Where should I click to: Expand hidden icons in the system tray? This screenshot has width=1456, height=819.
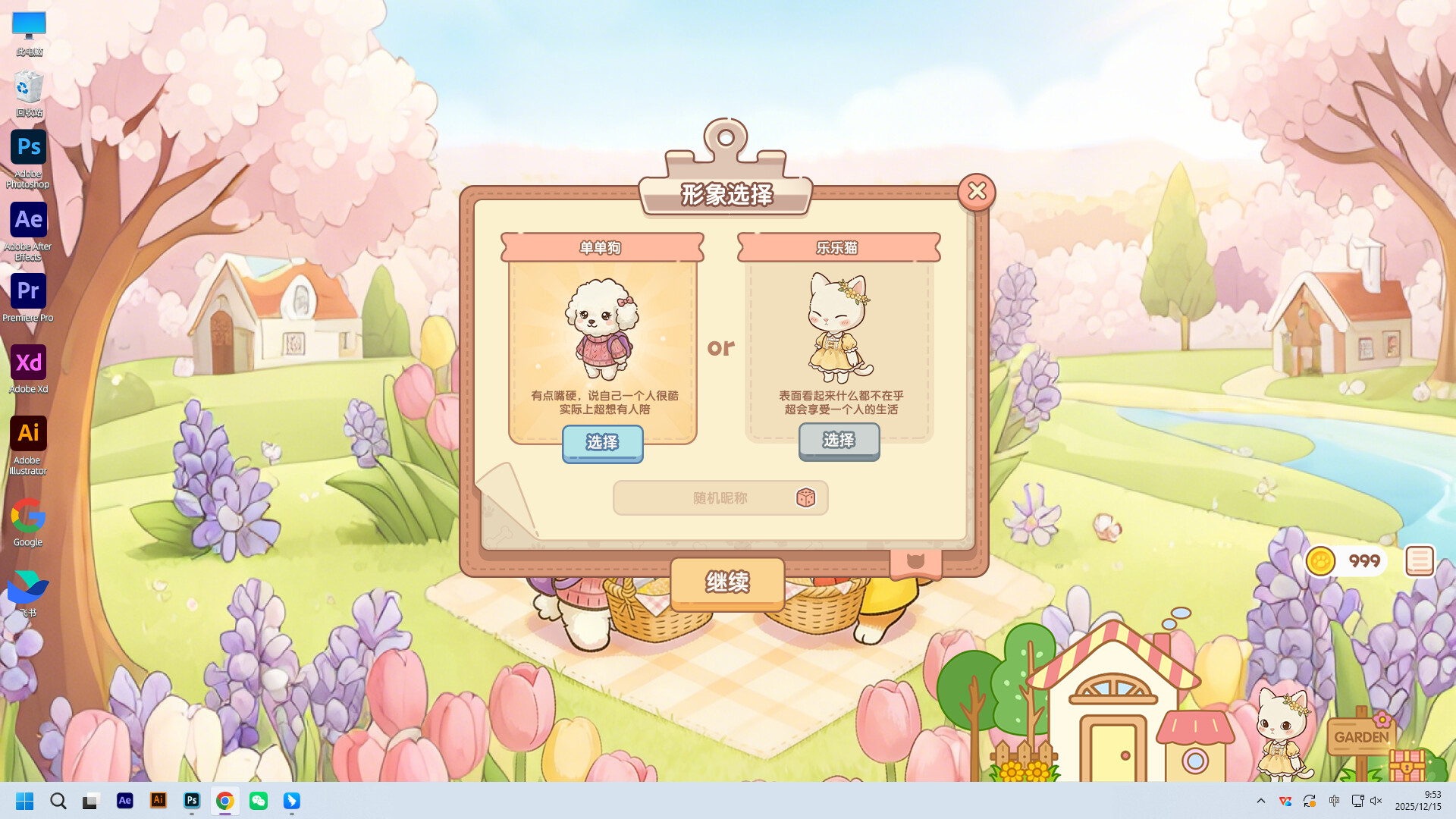(1260, 800)
